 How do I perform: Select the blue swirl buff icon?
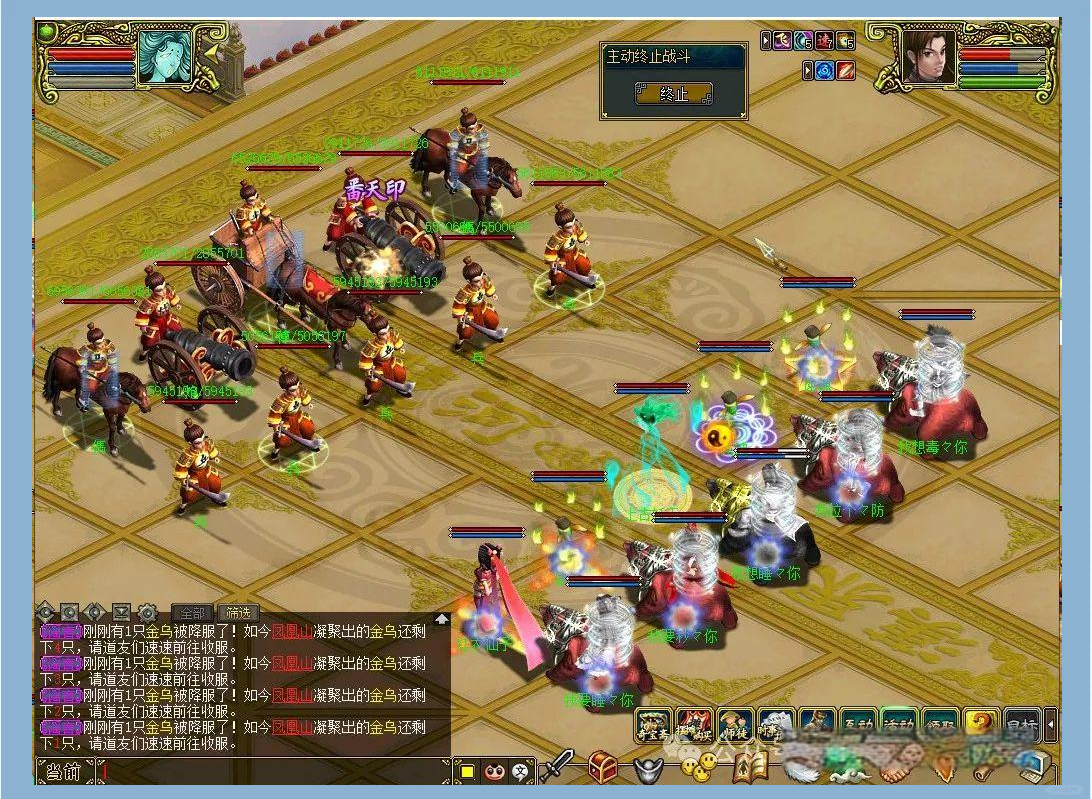(x=825, y=71)
